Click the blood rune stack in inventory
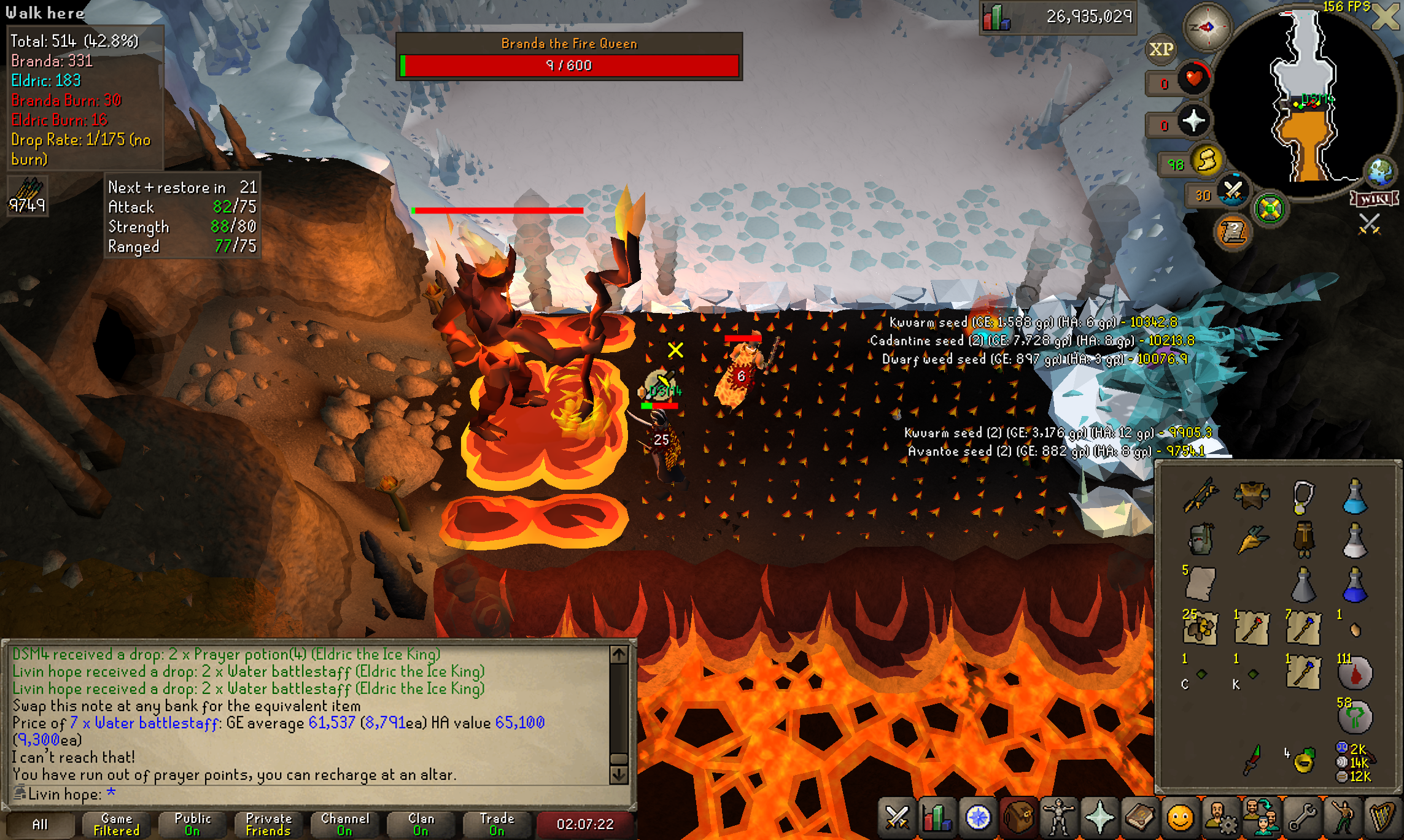1404x840 pixels. (x=1354, y=673)
